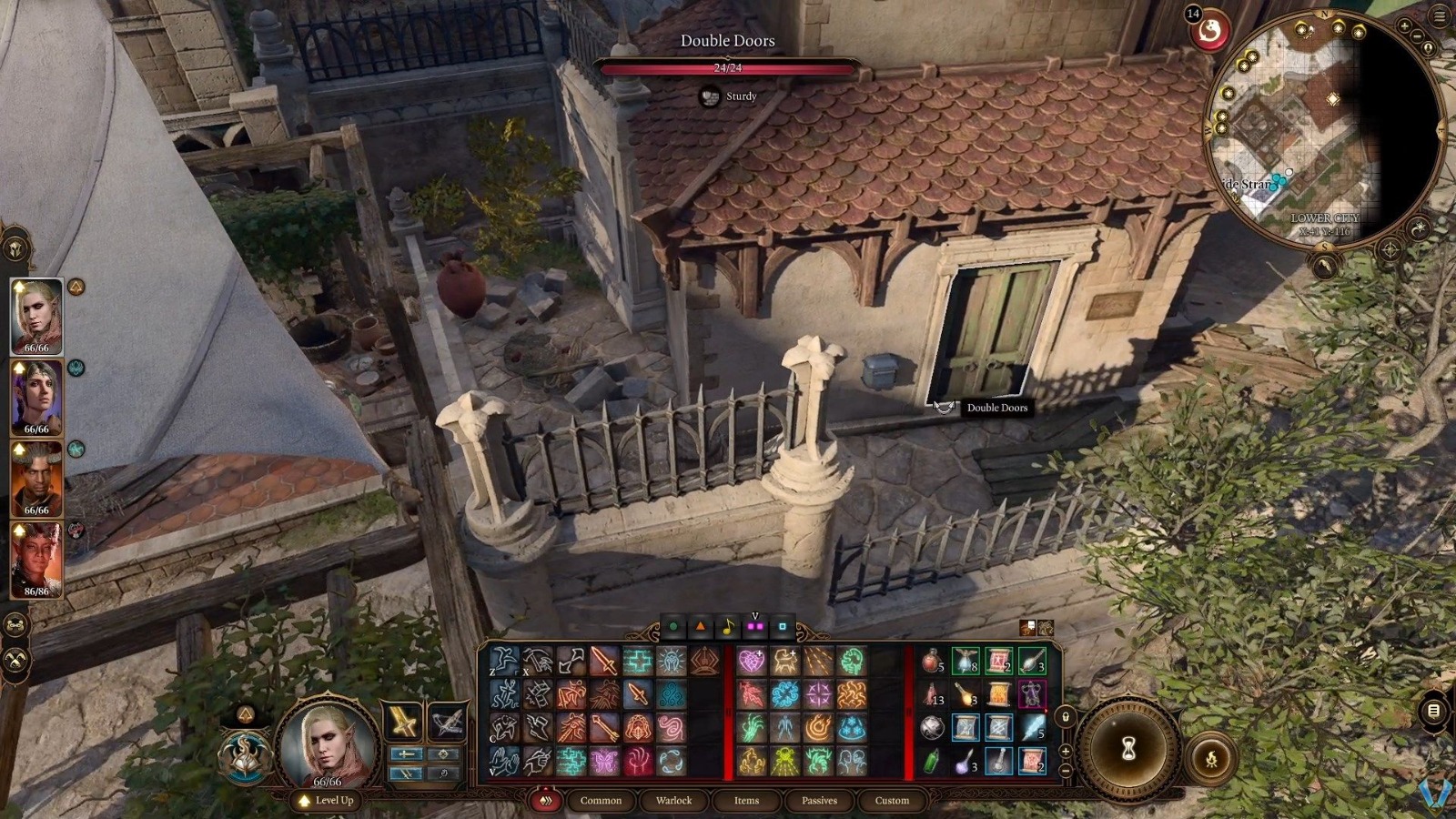
Task: Open the Warlock spells tab
Action: point(672,801)
